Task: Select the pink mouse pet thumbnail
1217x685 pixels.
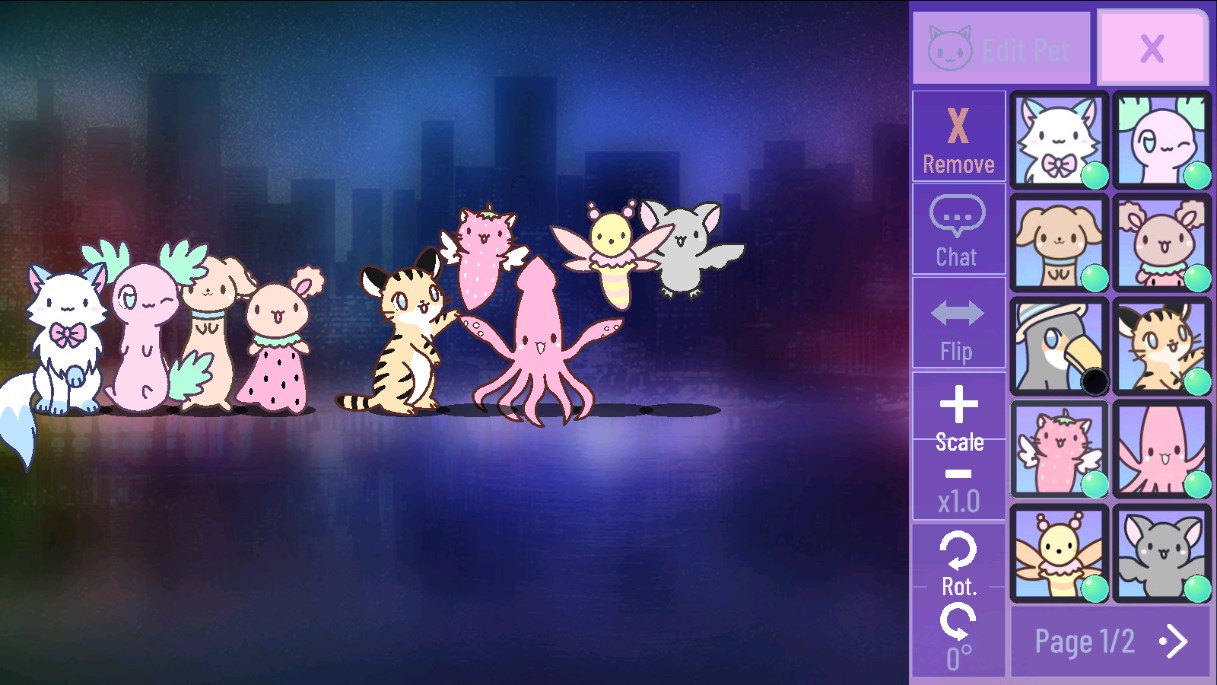Action: coord(1162,243)
